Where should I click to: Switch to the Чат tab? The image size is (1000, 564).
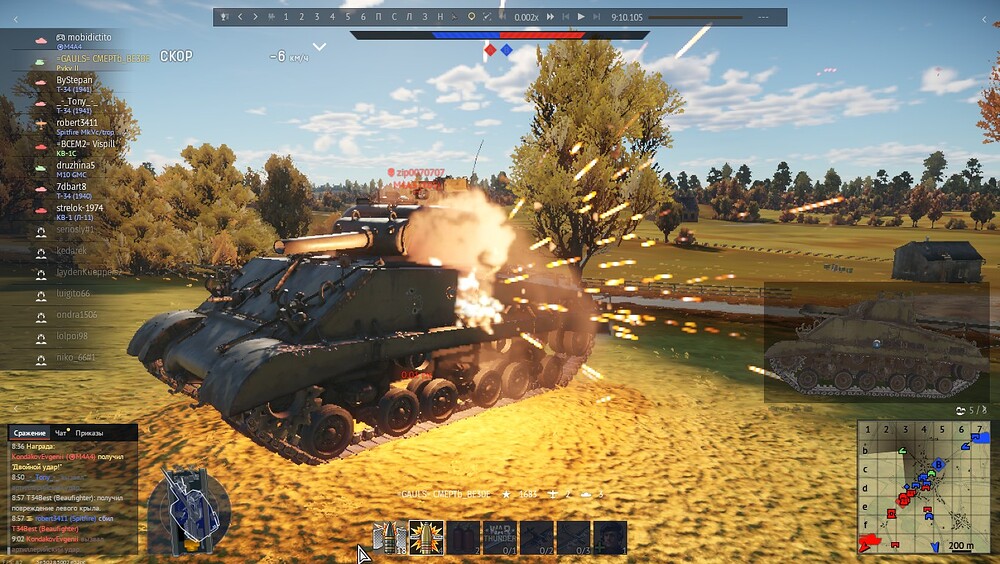coord(62,433)
